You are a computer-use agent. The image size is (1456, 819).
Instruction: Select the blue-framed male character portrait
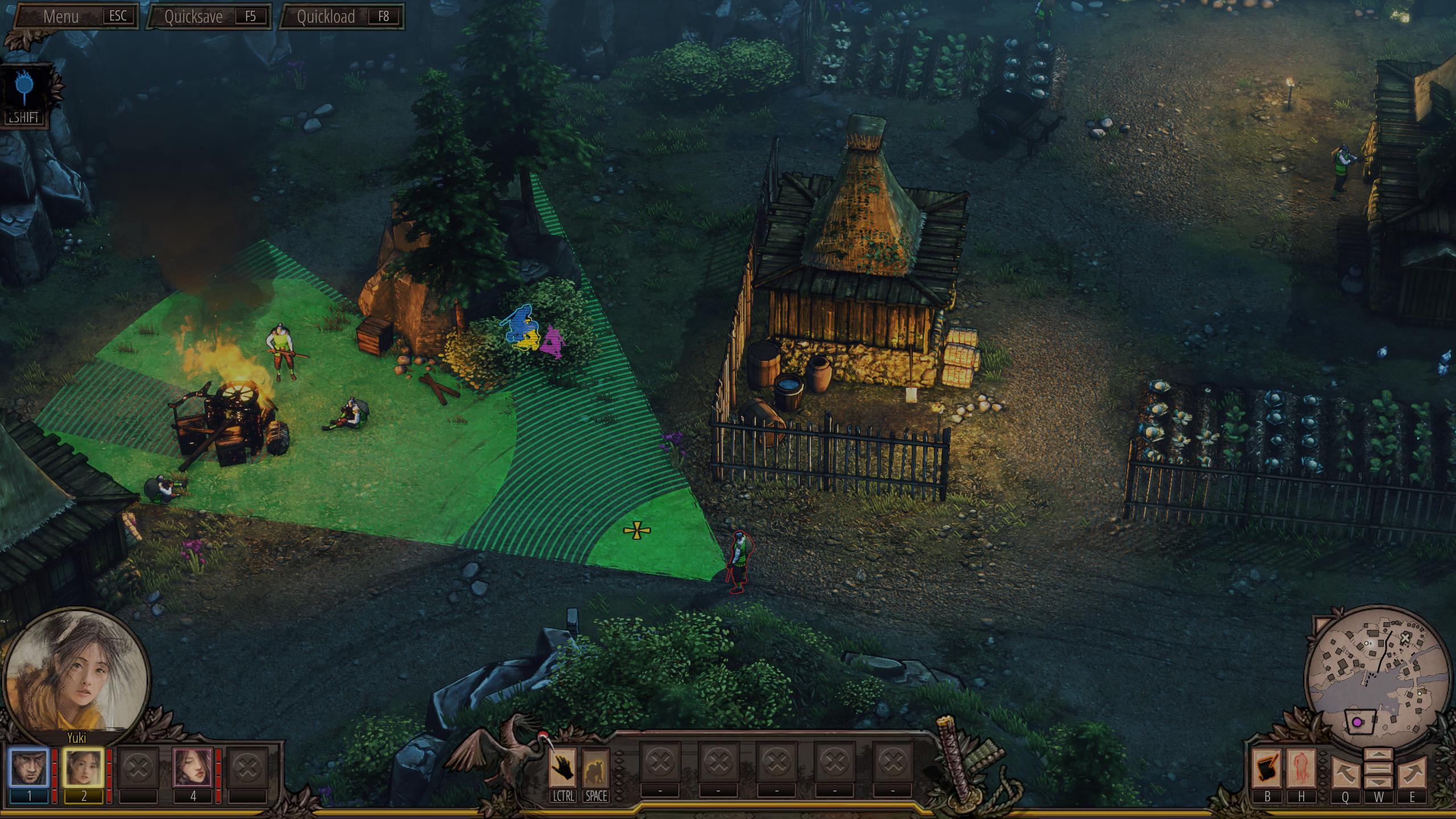(29, 768)
